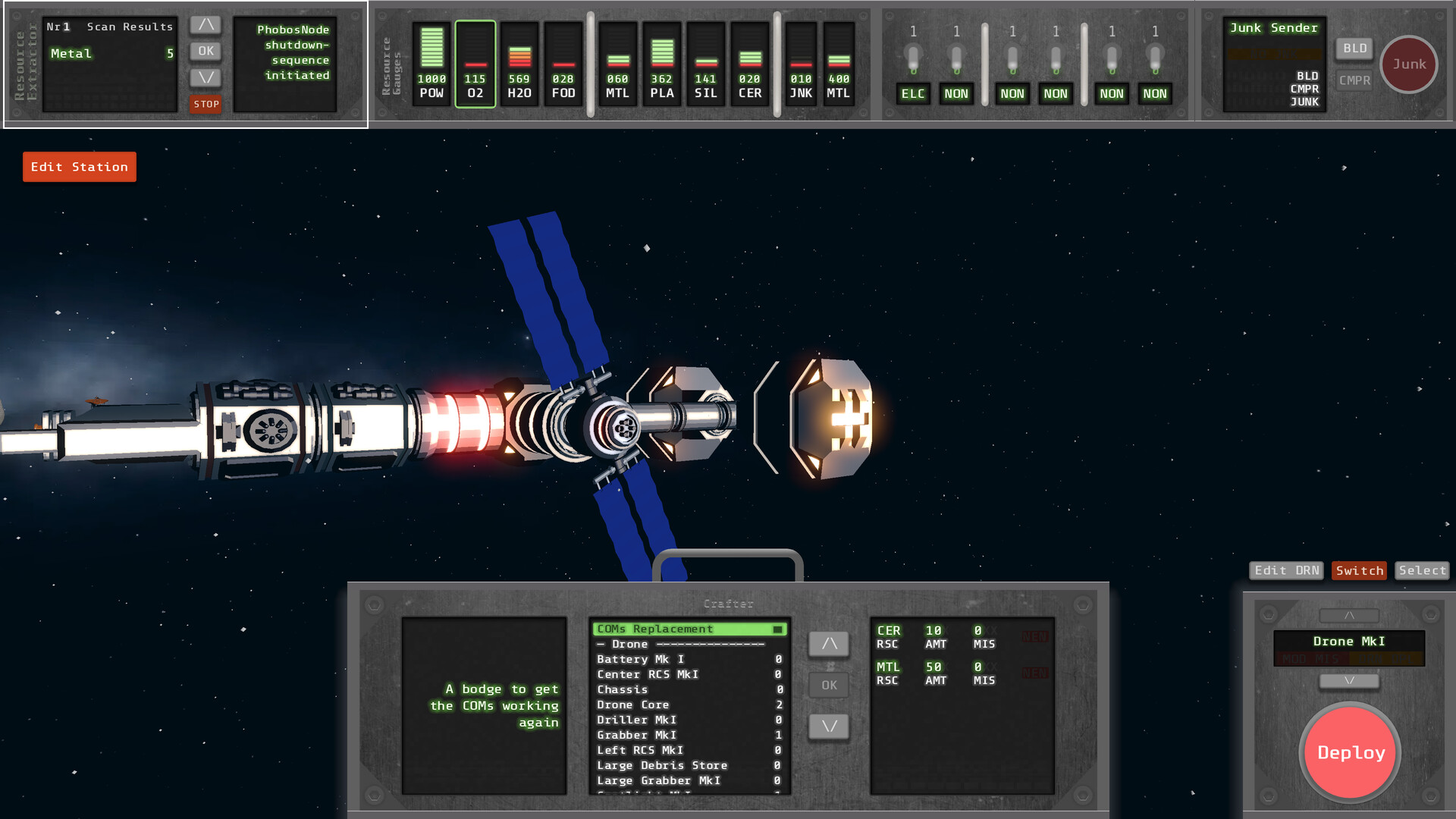Screen dimensions: 1456x819
Task: Open Edit DRN for the drone
Action: [1286, 570]
